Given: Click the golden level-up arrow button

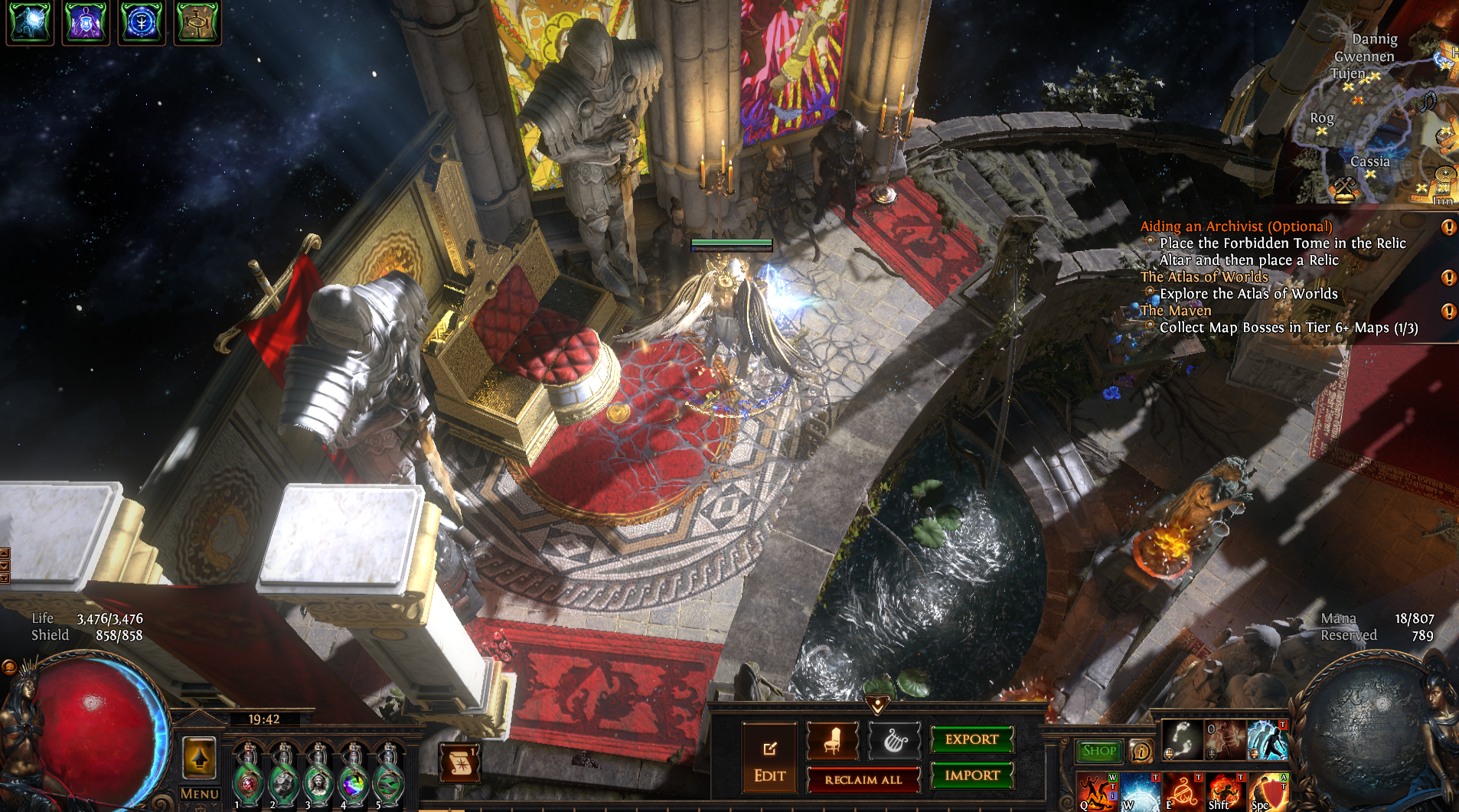Looking at the screenshot, I should pyautogui.click(x=199, y=758).
